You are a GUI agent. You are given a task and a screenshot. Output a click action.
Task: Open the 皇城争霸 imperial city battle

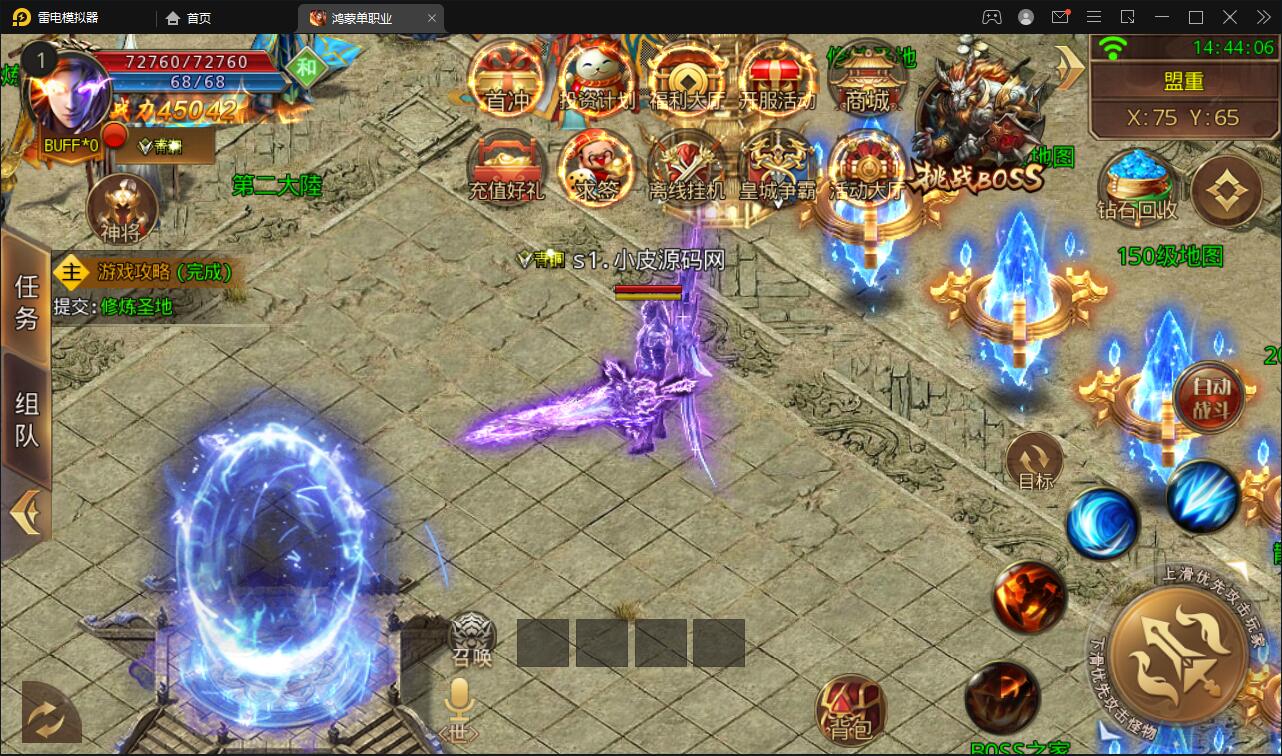pos(777,166)
